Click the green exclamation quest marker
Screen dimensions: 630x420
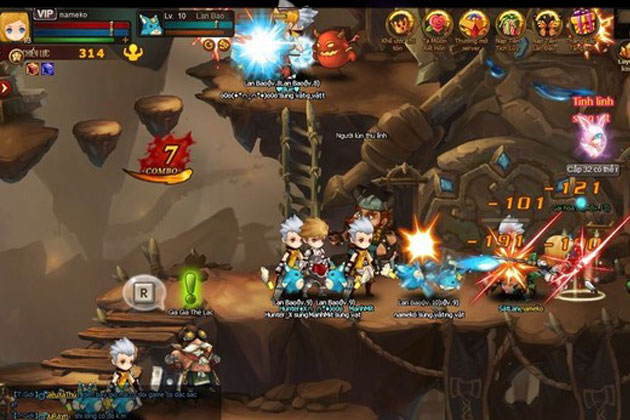click(188, 289)
